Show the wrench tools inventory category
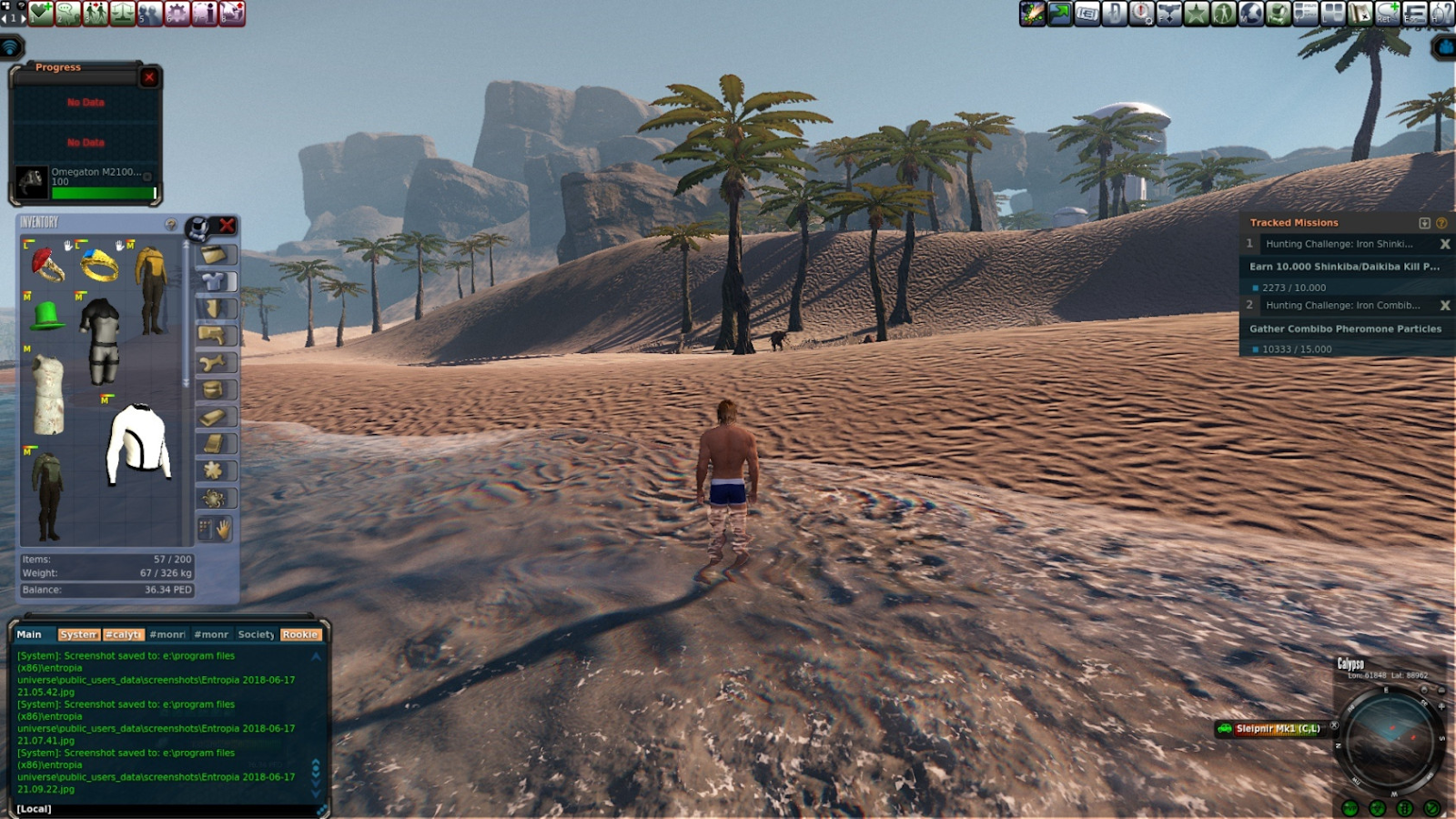1456x819 pixels. point(216,363)
